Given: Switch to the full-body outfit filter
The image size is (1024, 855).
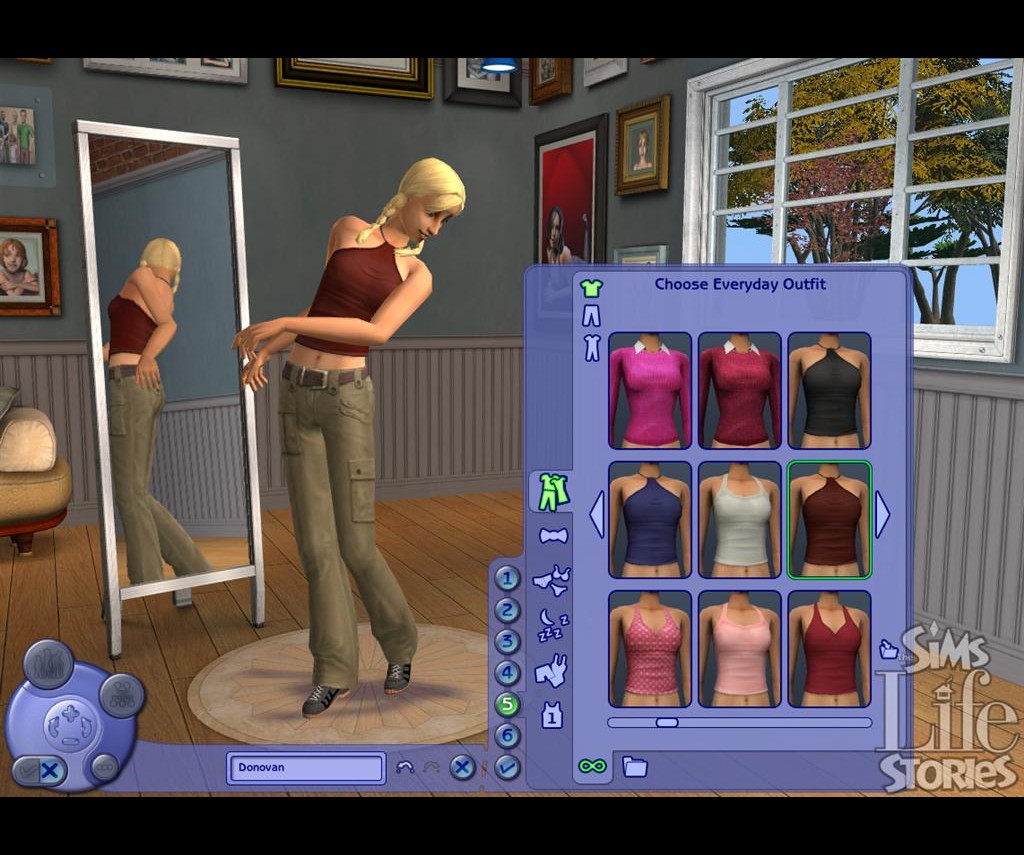Looking at the screenshot, I should (x=591, y=348).
